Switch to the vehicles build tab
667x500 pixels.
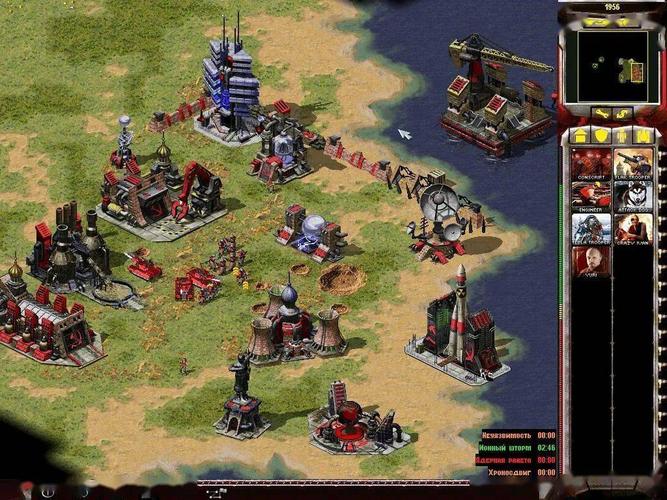[x=644, y=135]
